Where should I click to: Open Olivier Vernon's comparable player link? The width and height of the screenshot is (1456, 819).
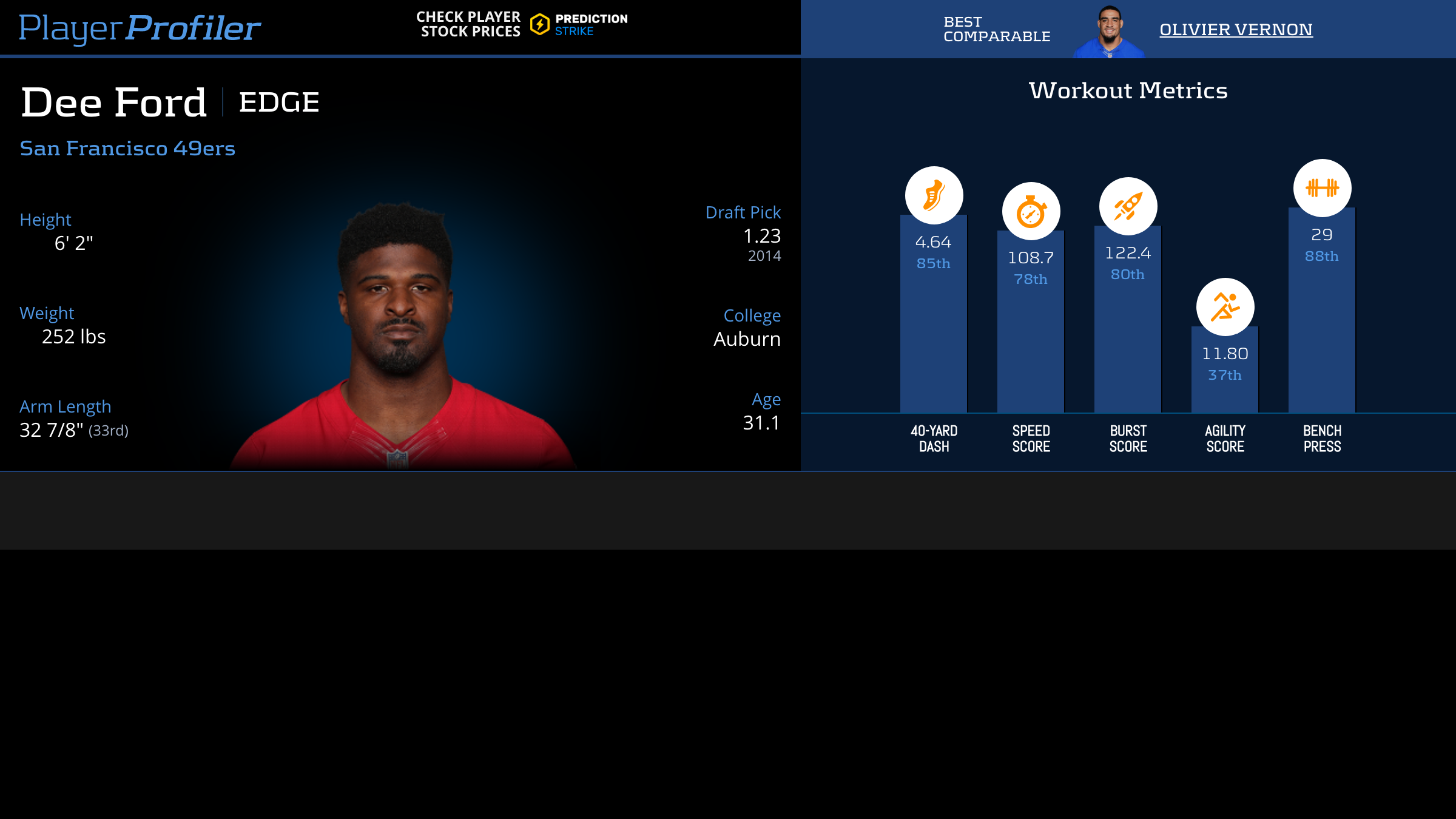[1236, 29]
